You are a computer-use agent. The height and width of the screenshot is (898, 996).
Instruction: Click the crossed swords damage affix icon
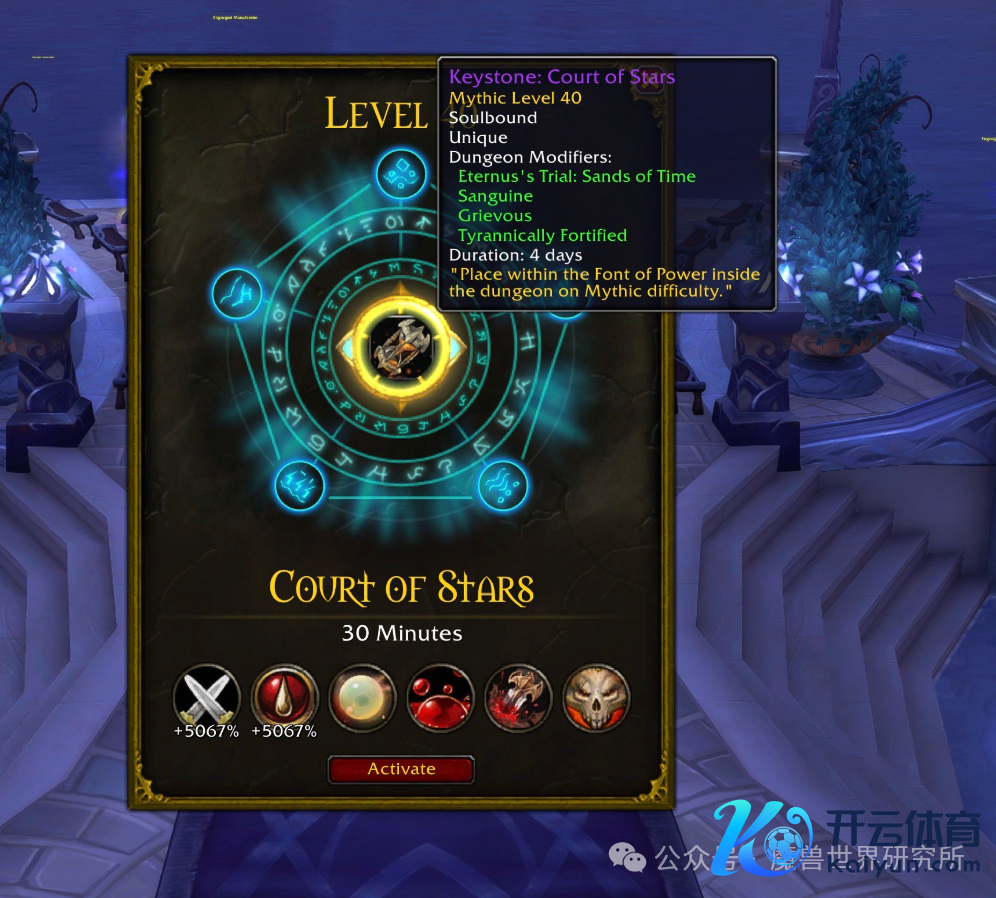point(207,696)
